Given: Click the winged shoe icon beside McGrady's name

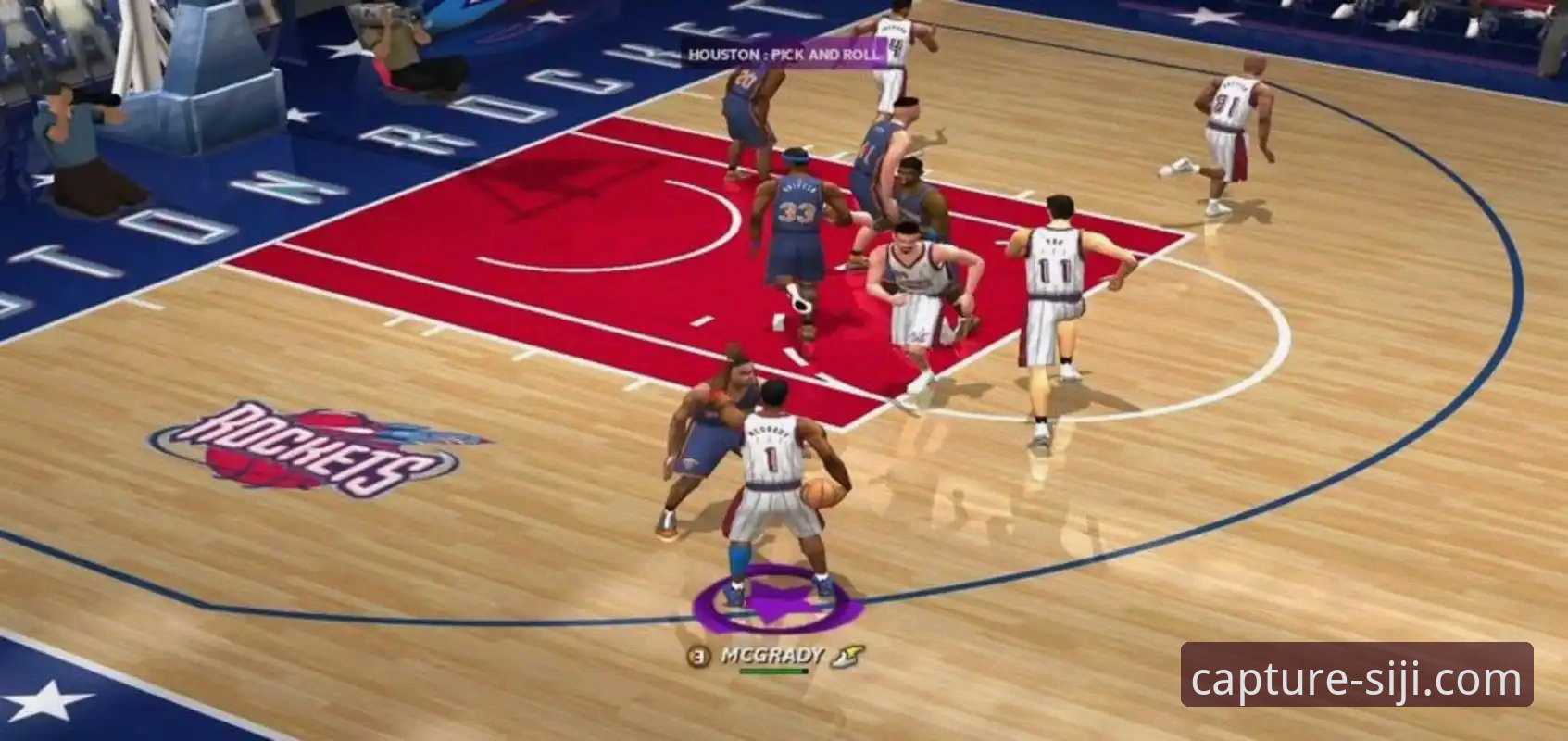Looking at the screenshot, I should tap(847, 657).
